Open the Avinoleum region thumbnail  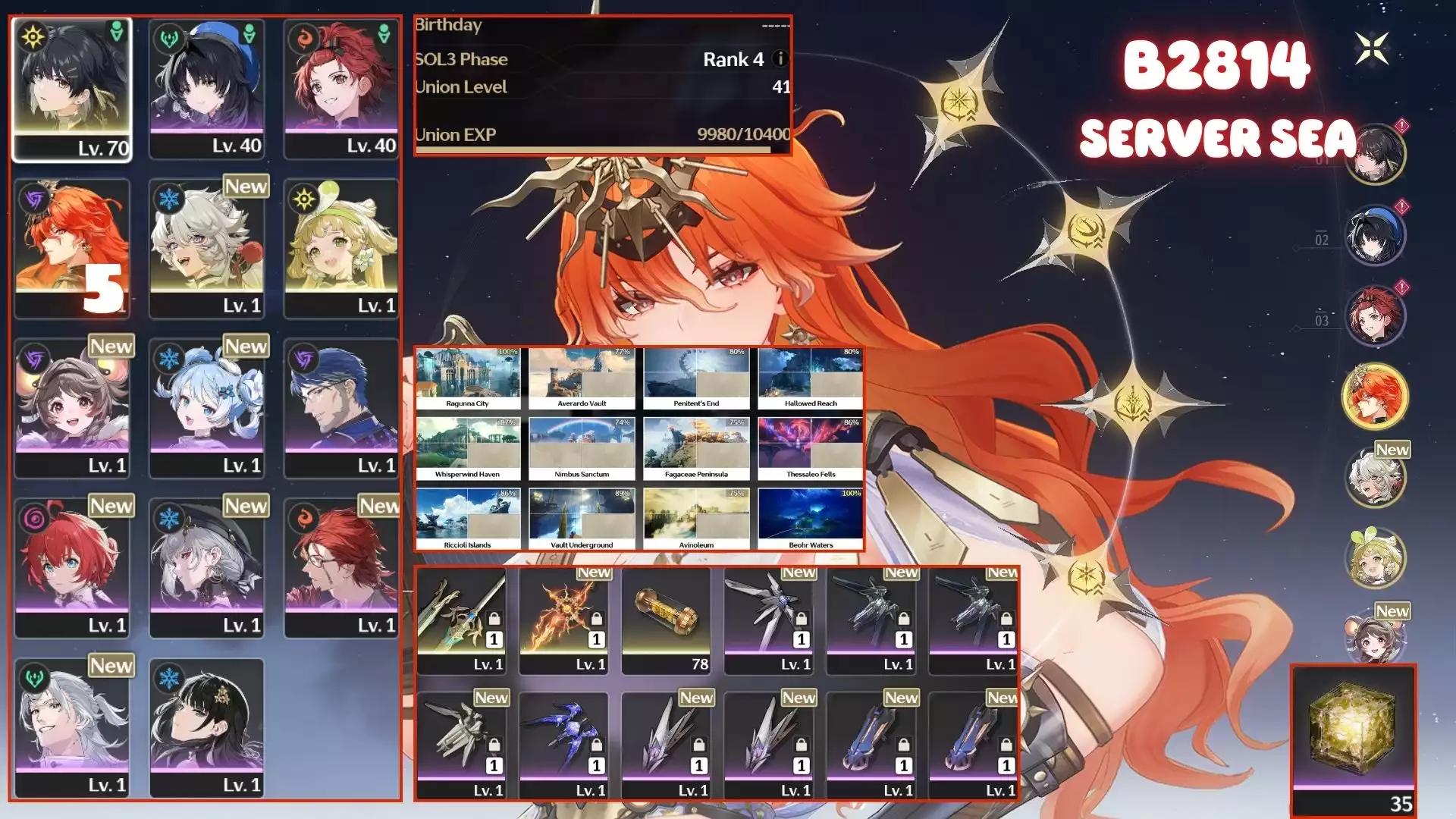pyautogui.click(x=696, y=519)
